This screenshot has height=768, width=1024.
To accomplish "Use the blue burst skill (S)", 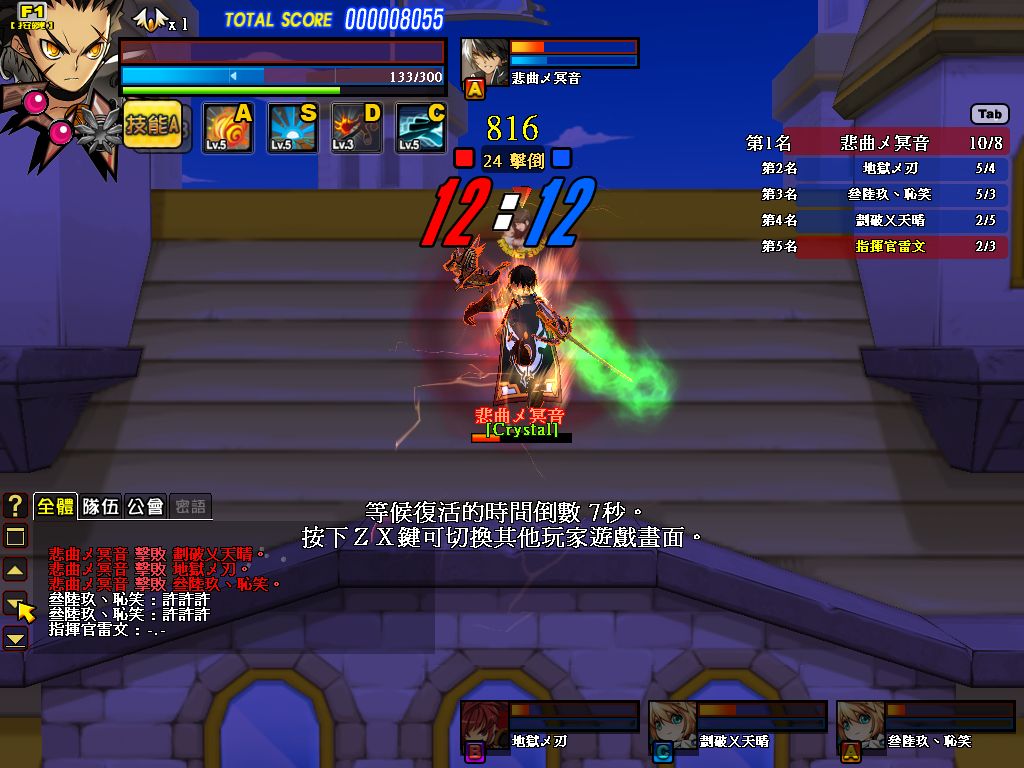I will 293,128.
